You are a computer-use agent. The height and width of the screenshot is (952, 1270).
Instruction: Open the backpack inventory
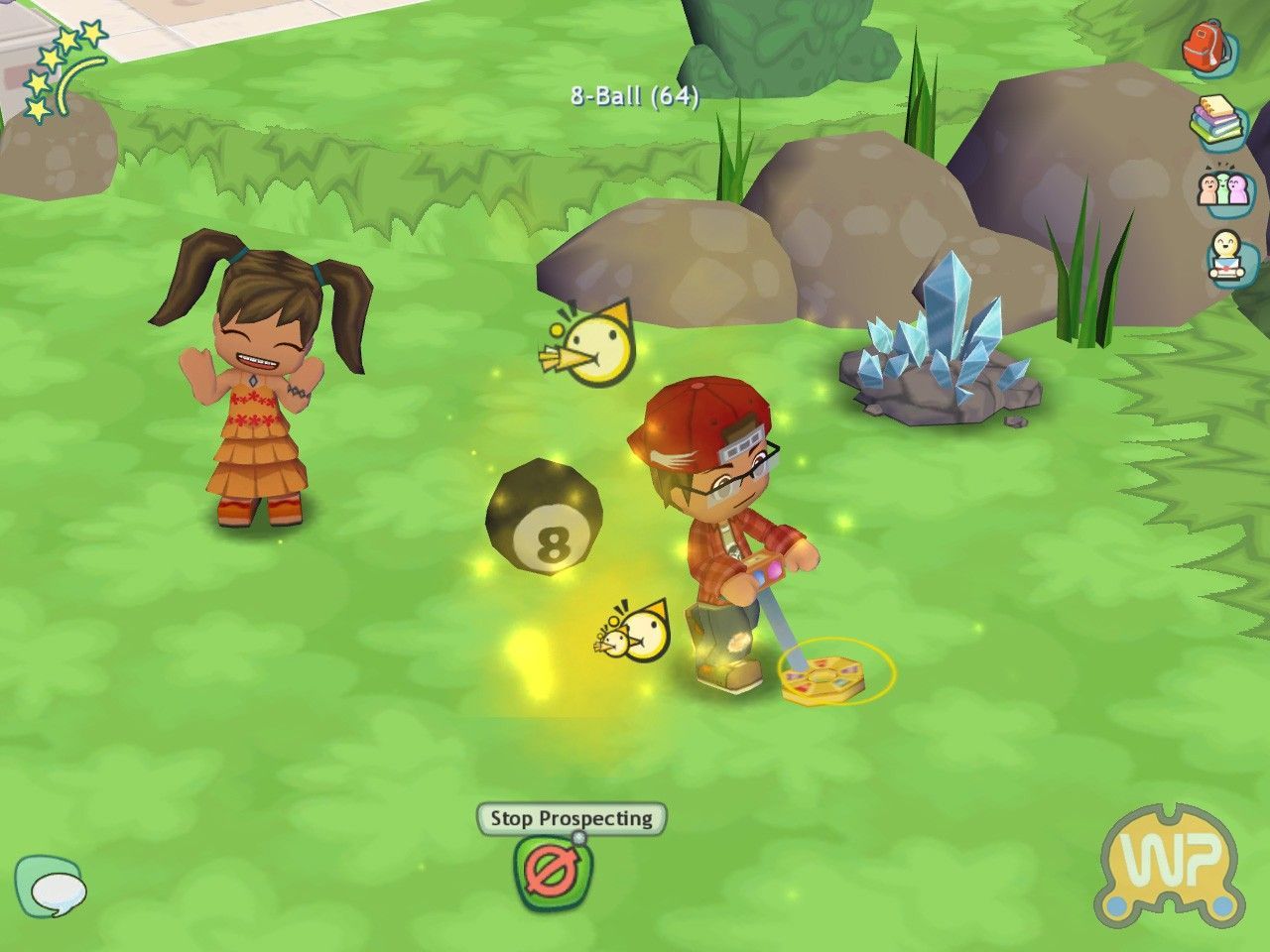tap(1206, 45)
